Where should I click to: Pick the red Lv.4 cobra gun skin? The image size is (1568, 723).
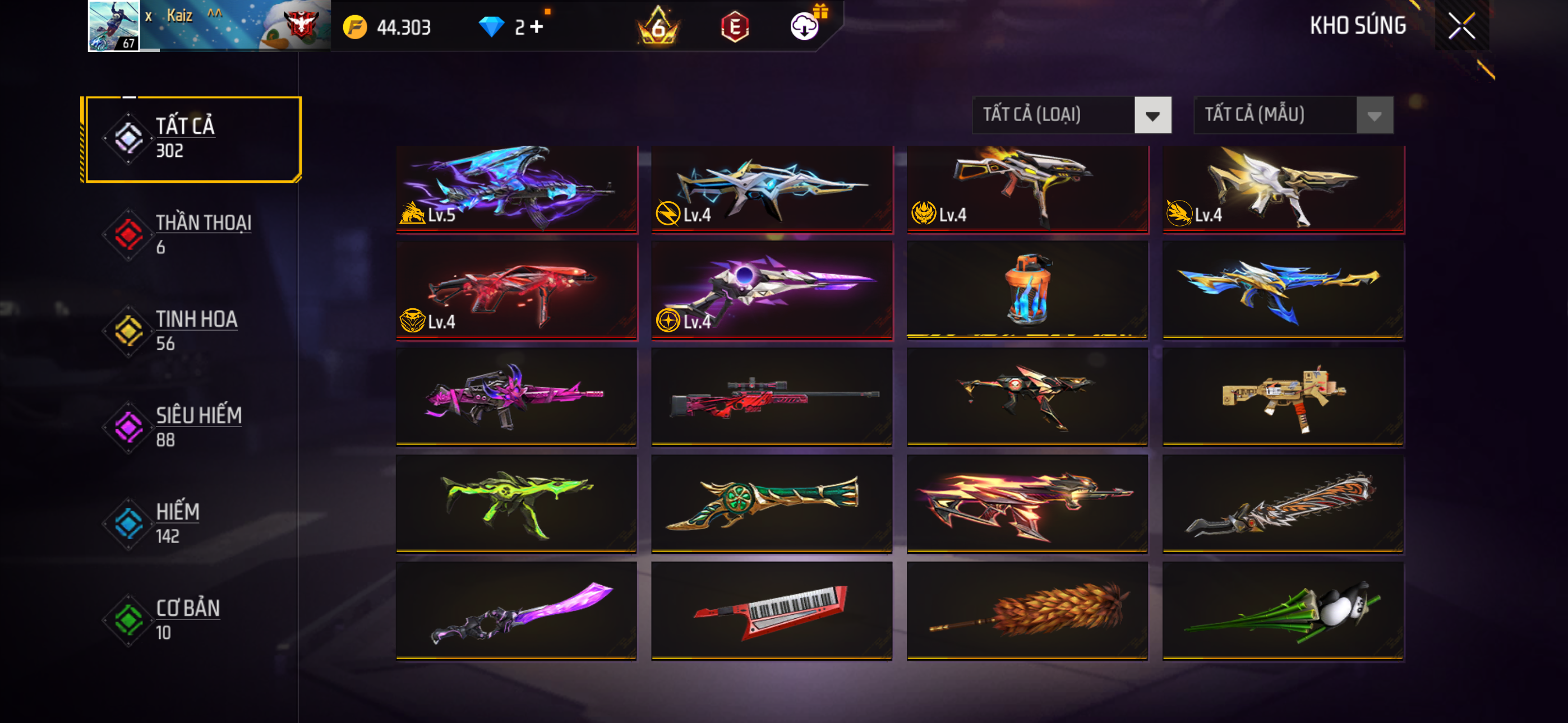[x=516, y=290]
